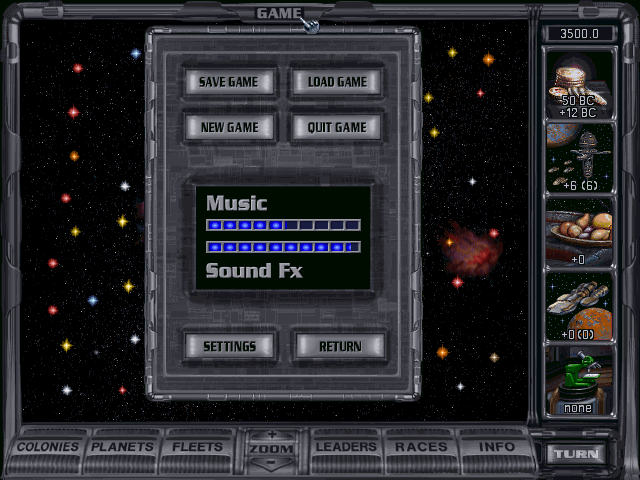
Task: Click the Save Game button
Action: pyautogui.click(x=228, y=82)
